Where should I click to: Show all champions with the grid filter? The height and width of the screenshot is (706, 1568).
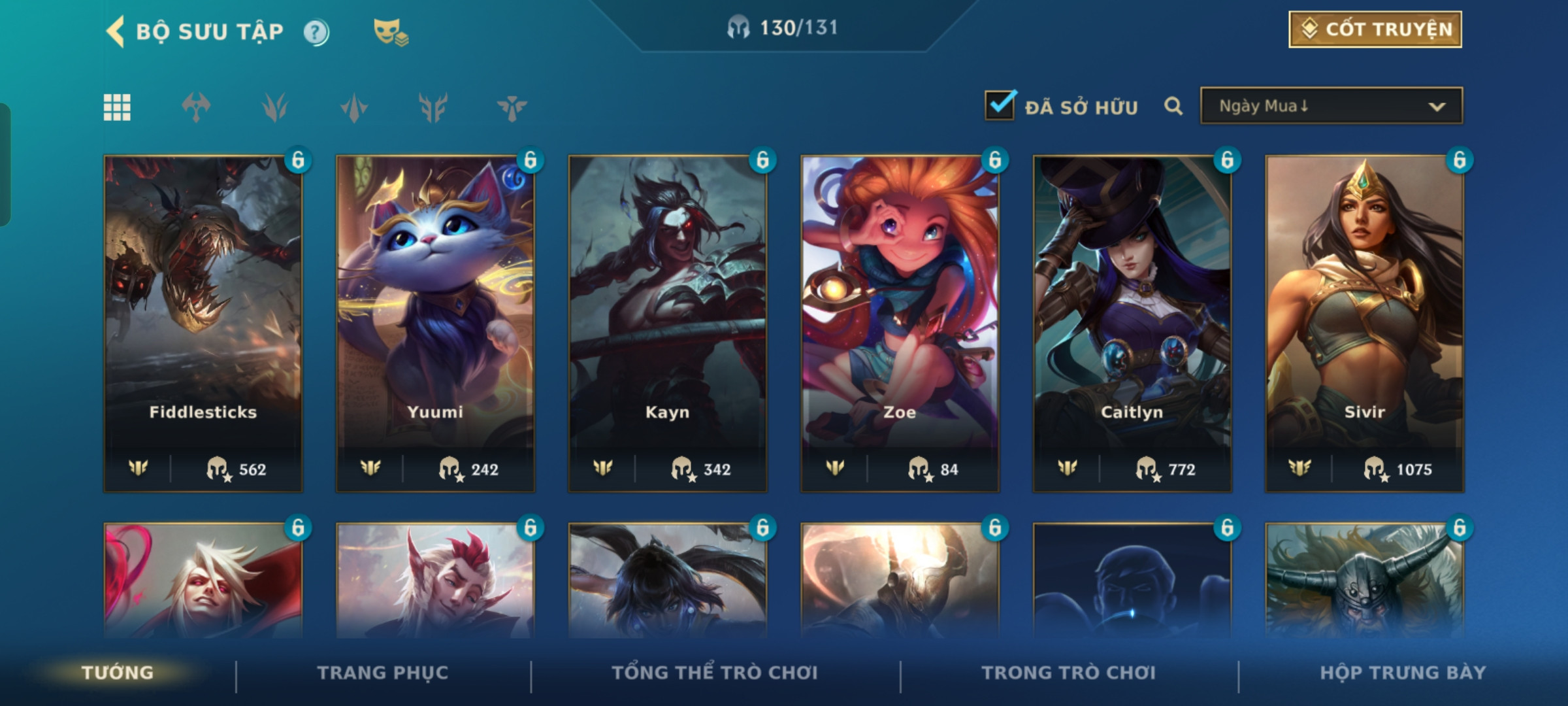click(117, 107)
